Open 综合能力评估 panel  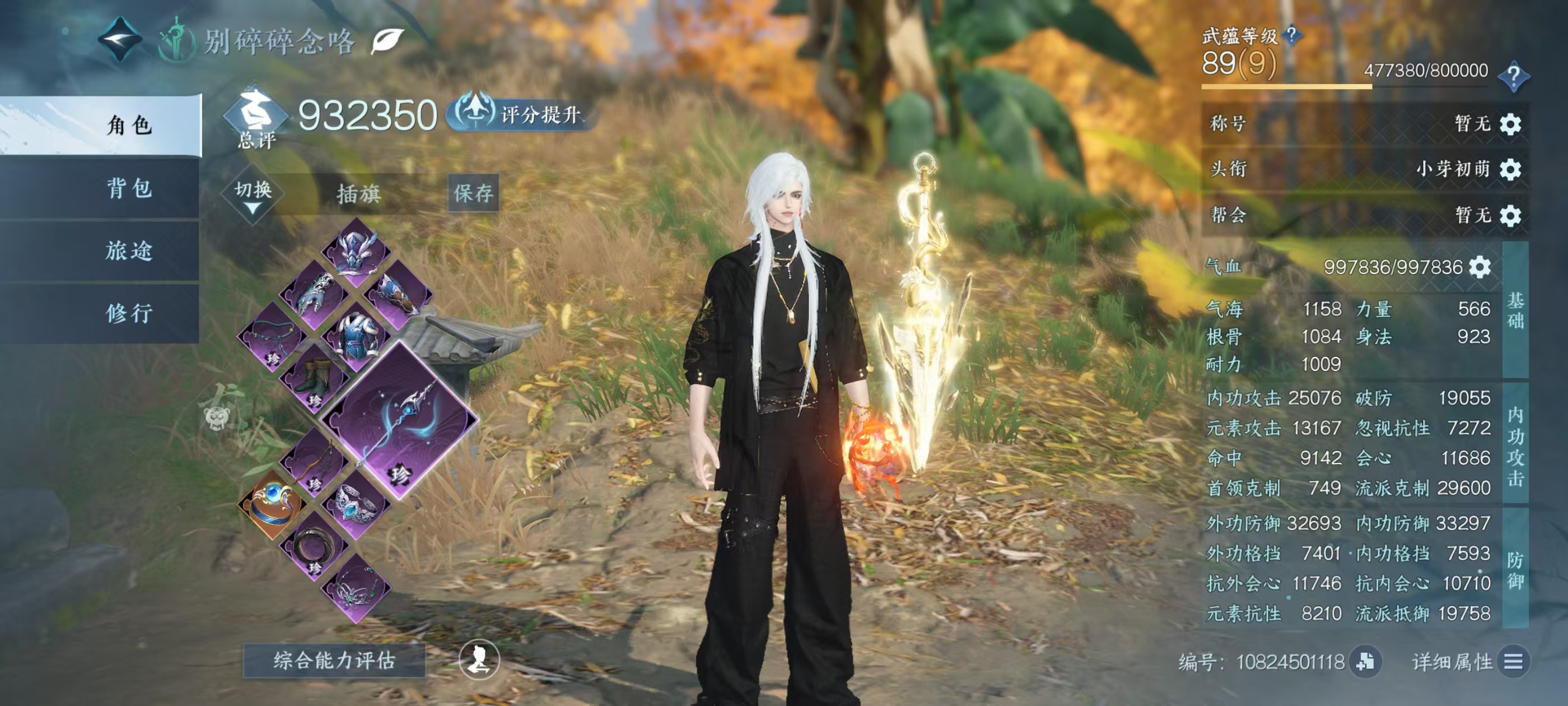click(x=334, y=660)
